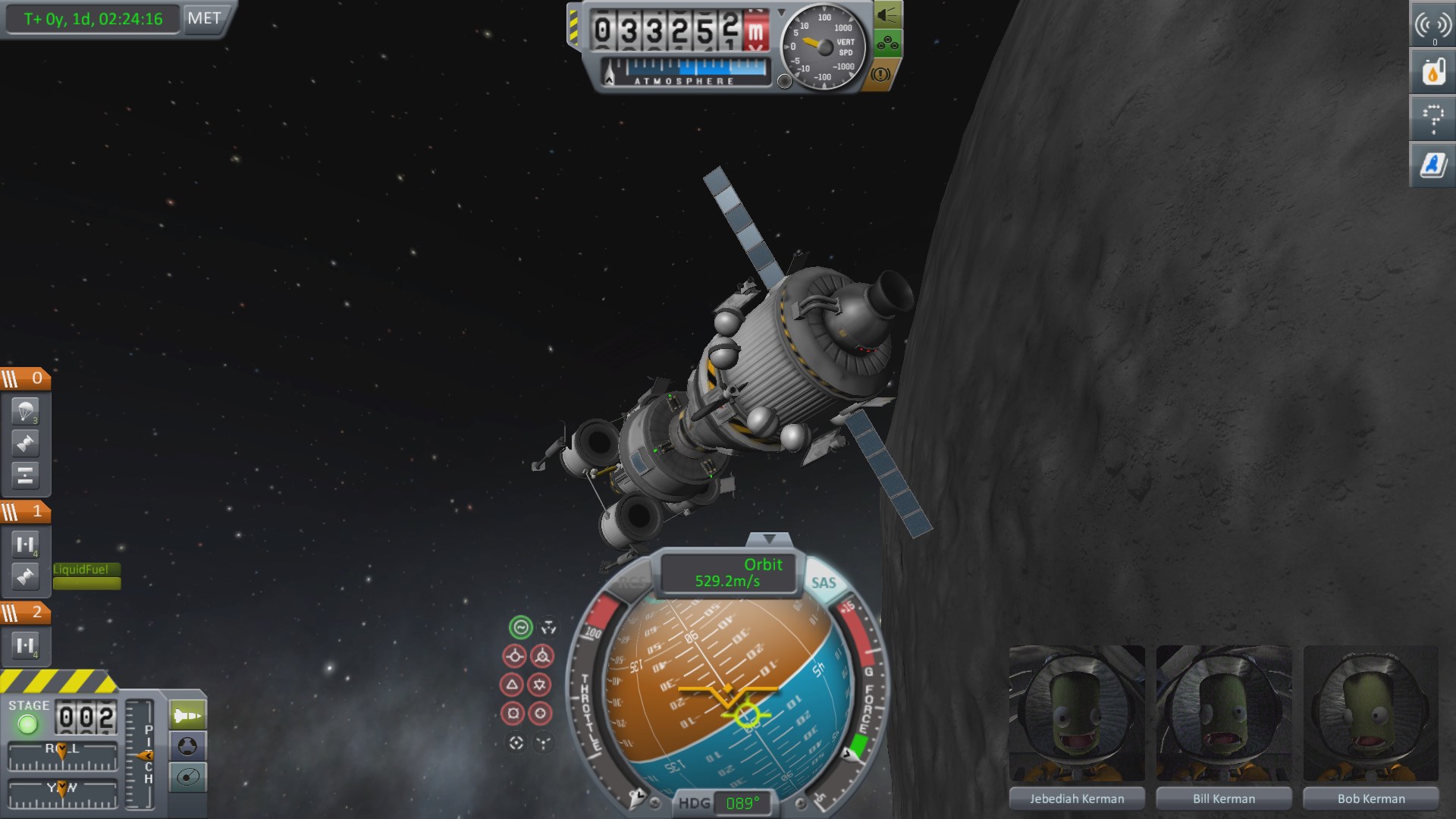Toggle SAS stability assist
Image resolution: width=1456 pixels, height=819 pixels.
[826, 582]
